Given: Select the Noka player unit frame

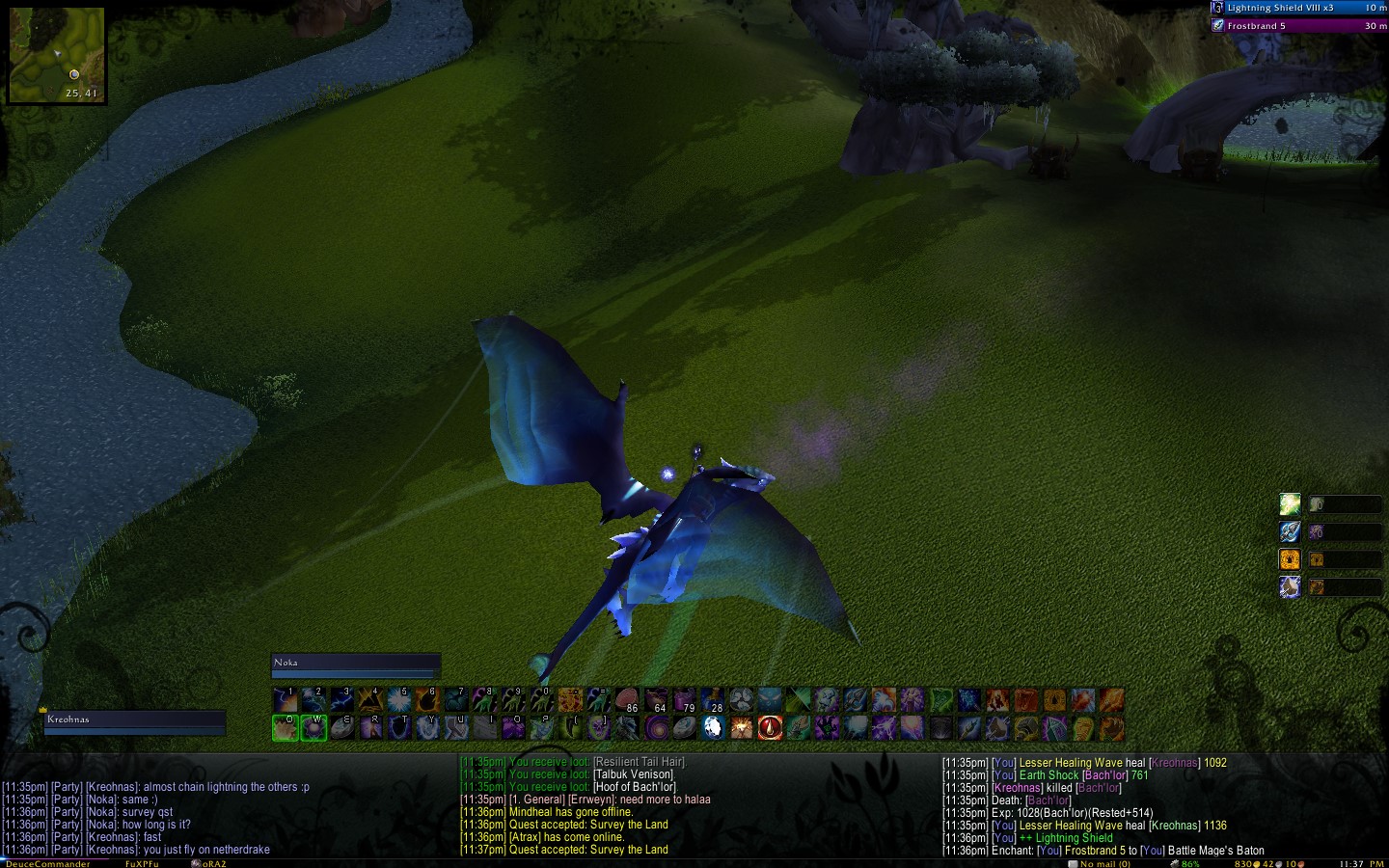Looking at the screenshot, I should coord(355,665).
